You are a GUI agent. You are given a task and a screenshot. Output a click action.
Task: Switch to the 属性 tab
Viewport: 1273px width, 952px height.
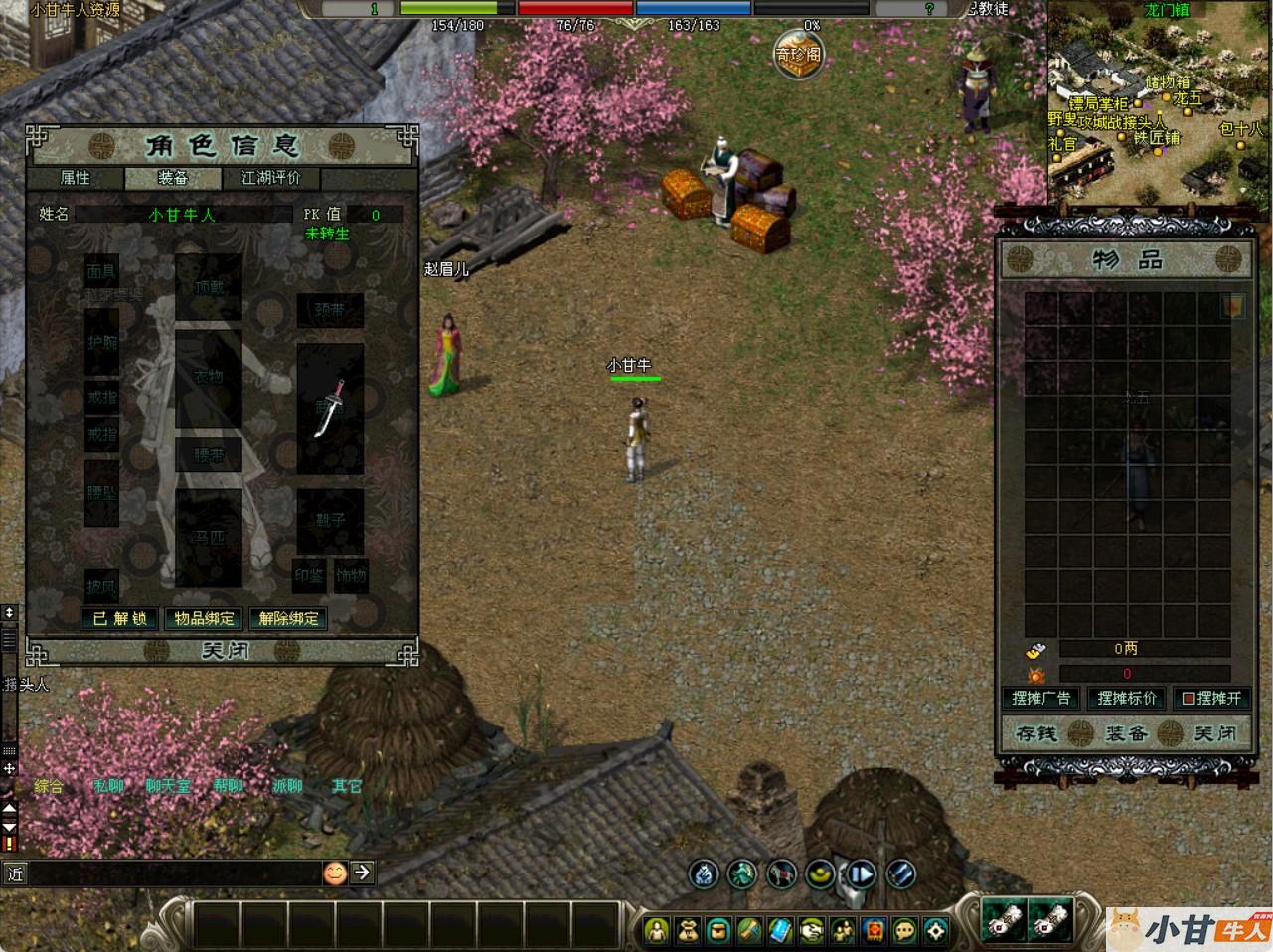coord(76,178)
